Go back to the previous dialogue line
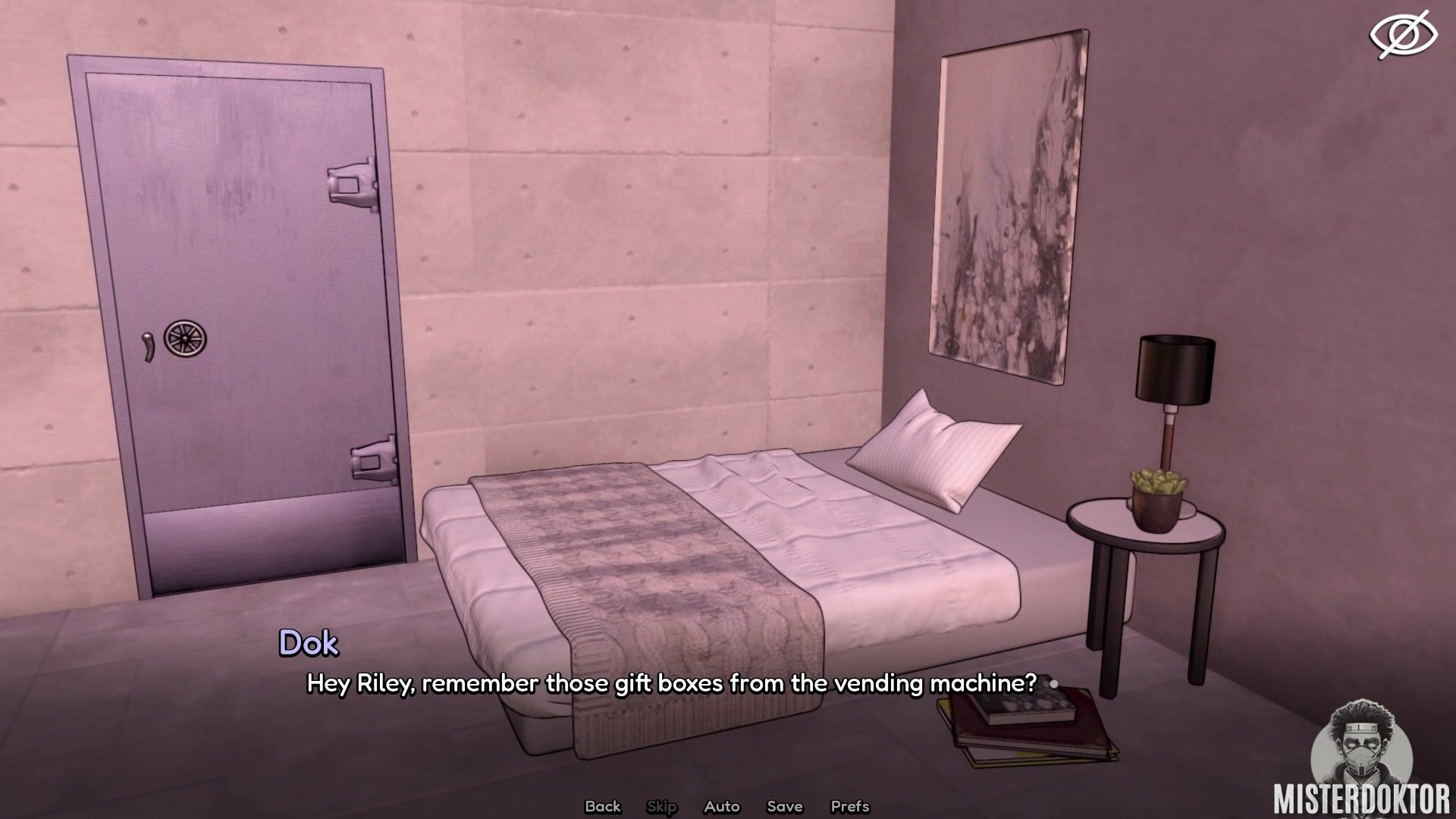This screenshot has width=1456, height=819. (602, 806)
